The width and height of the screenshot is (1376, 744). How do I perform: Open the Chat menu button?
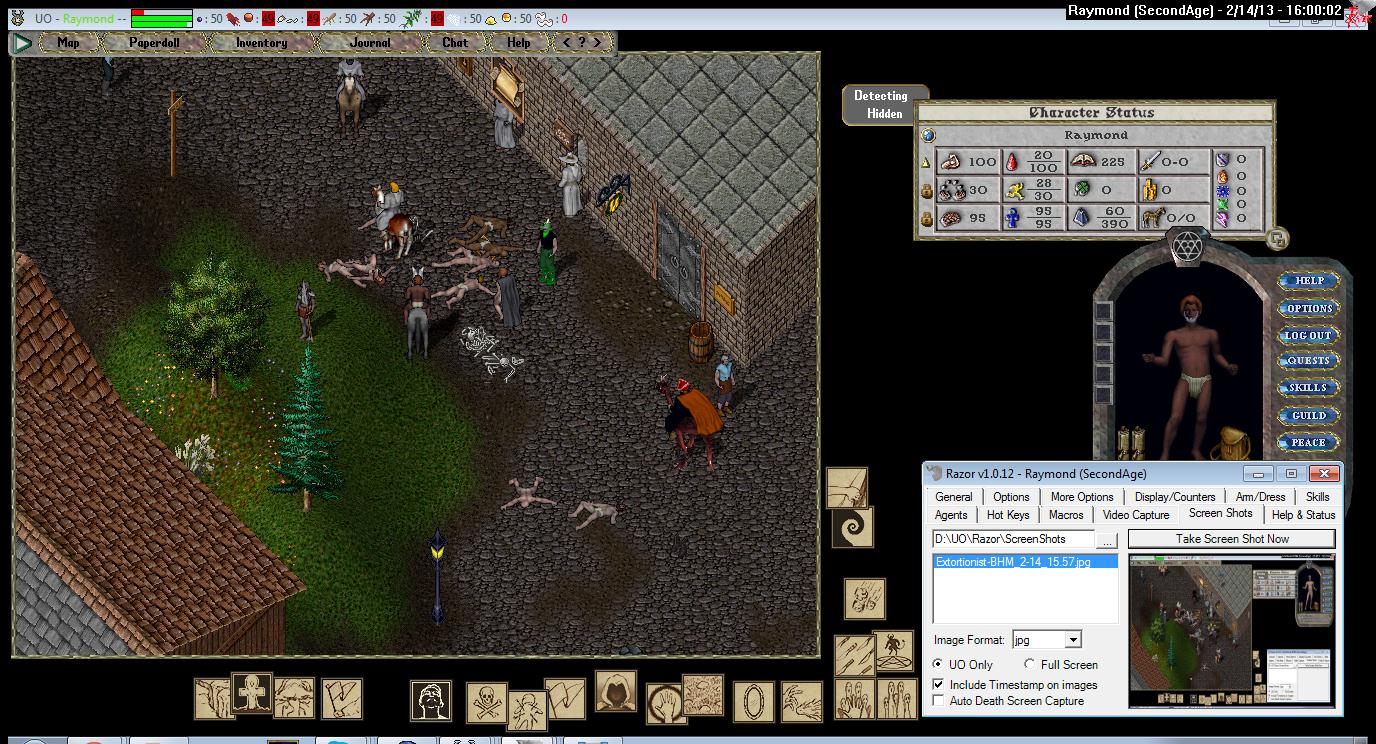click(x=455, y=43)
